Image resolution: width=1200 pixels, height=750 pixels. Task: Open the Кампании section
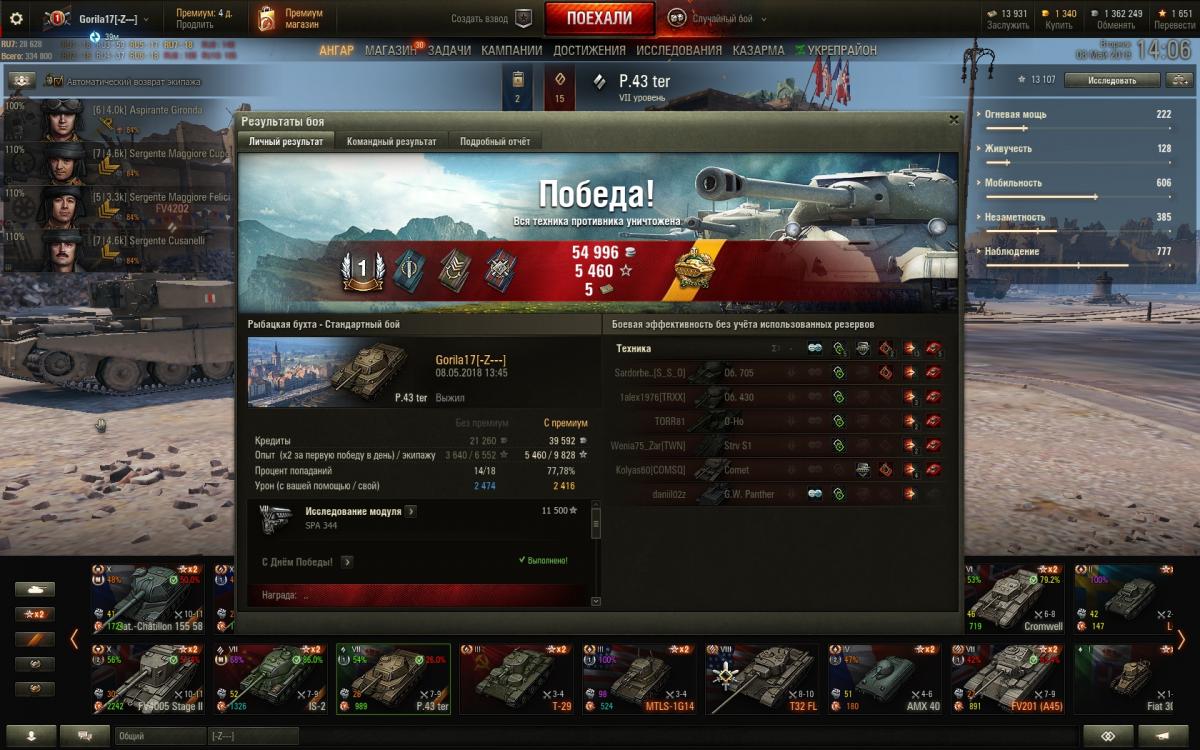pos(511,50)
